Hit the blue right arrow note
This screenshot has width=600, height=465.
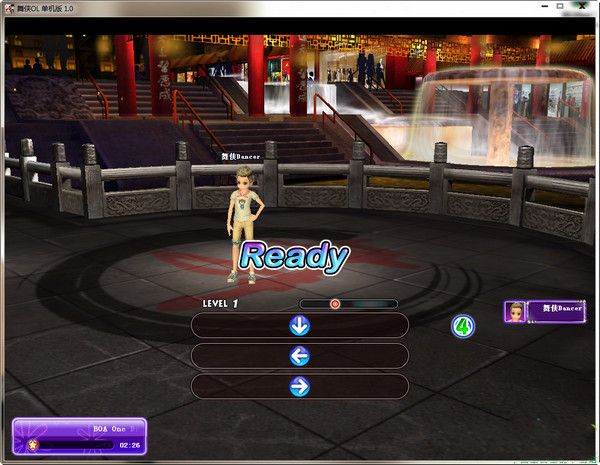(299, 386)
